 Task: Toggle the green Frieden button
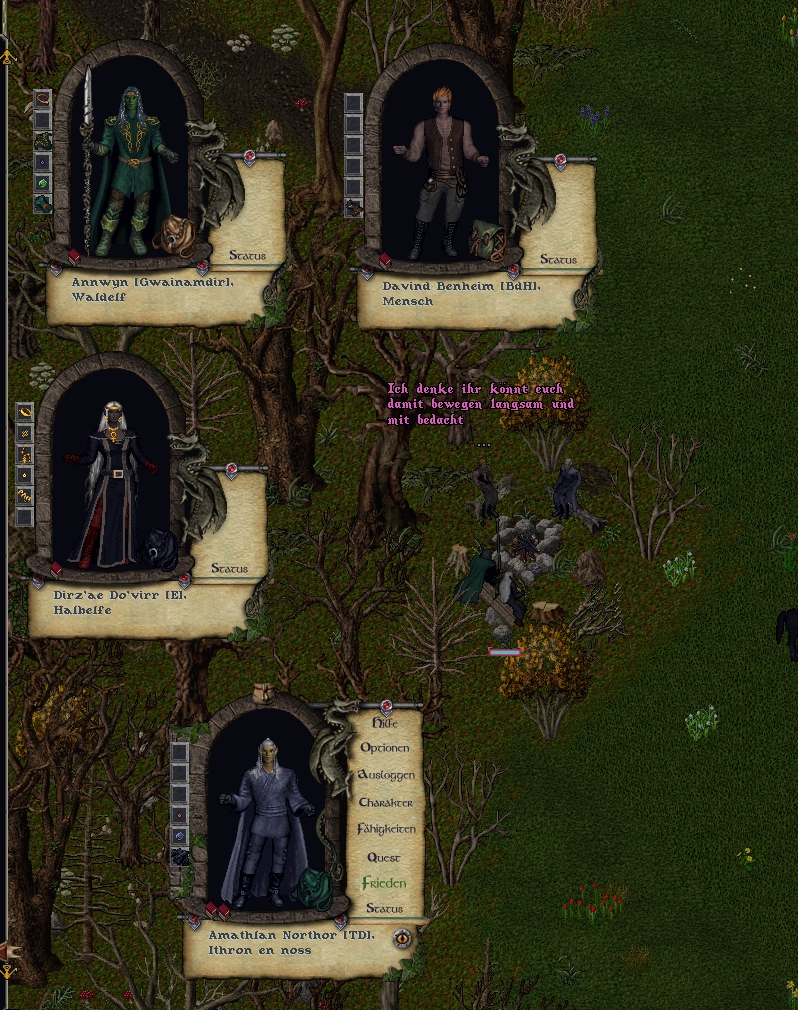tap(384, 884)
